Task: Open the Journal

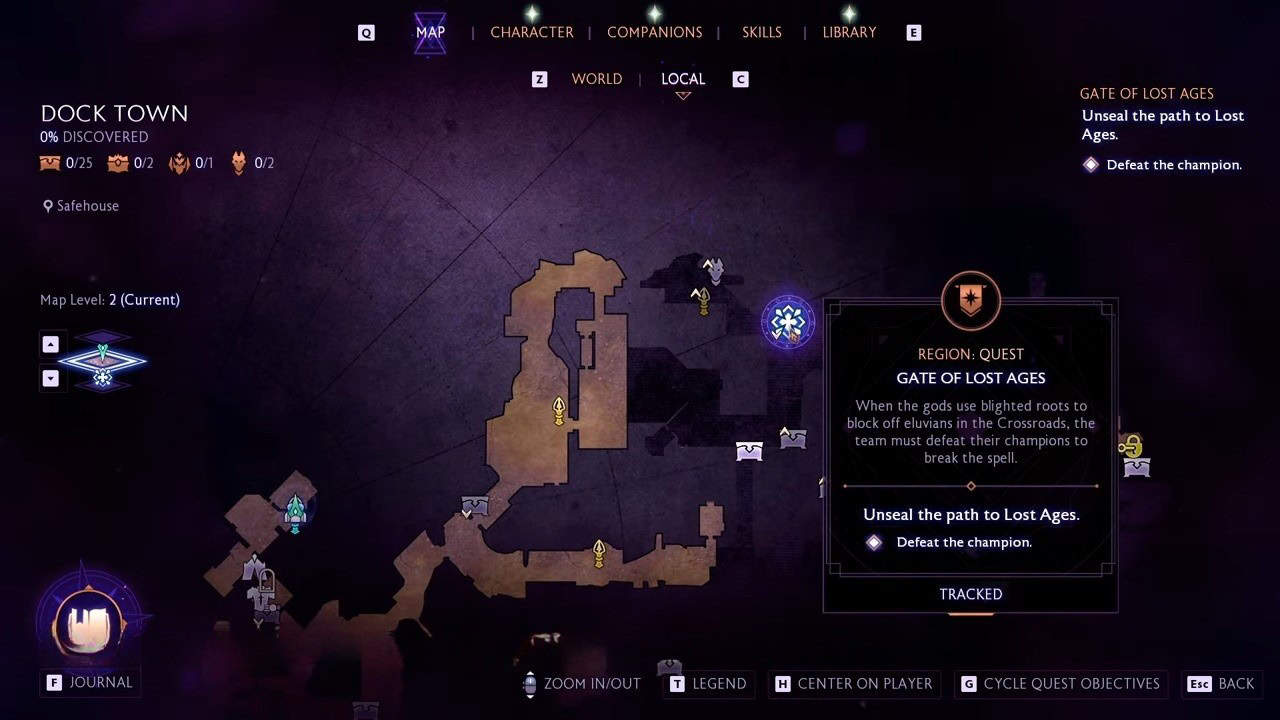Action: click(x=89, y=682)
